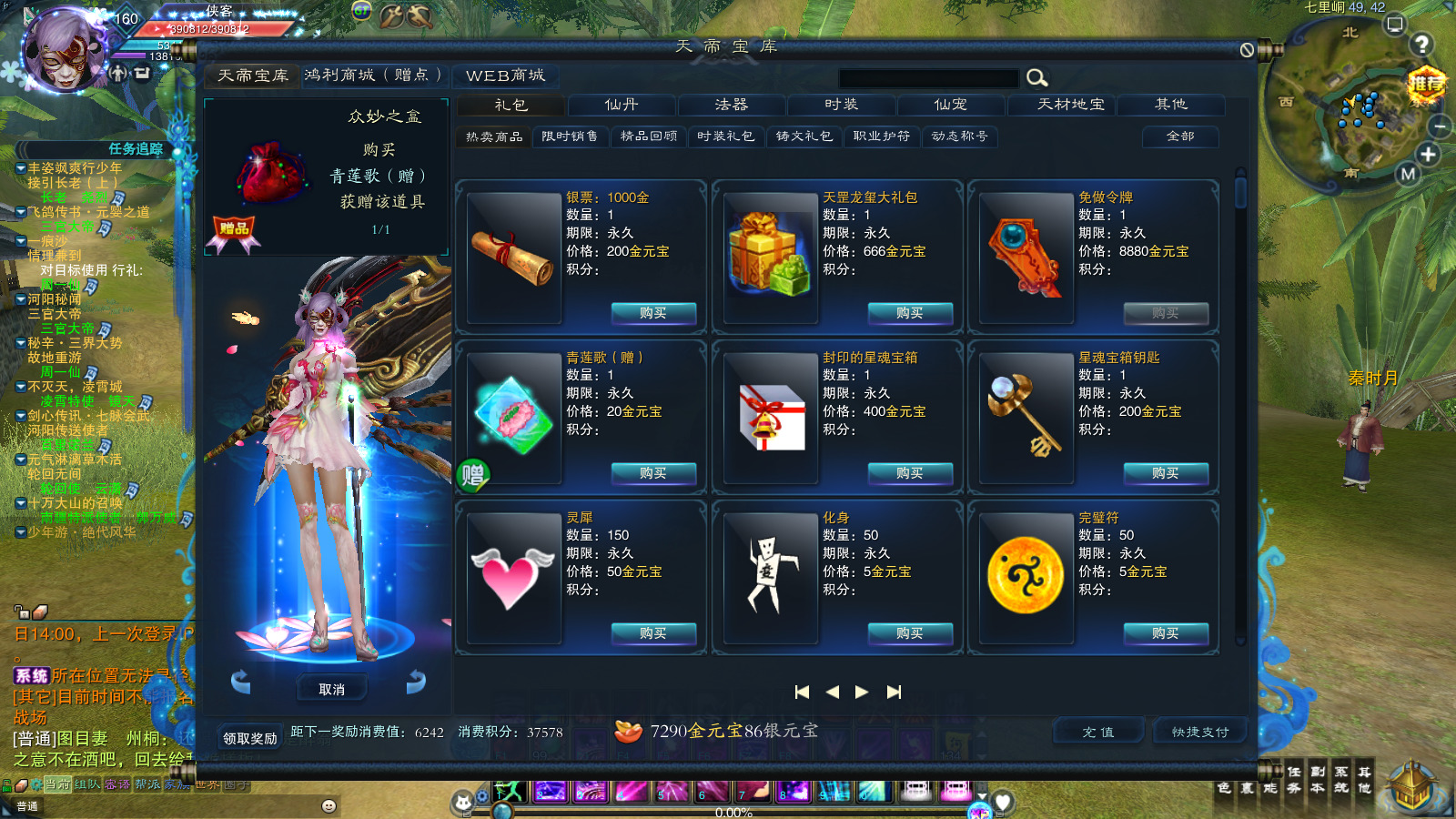
Task: Click 购买 to buy the 银票 1000金 item
Action: click(x=652, y=314)
